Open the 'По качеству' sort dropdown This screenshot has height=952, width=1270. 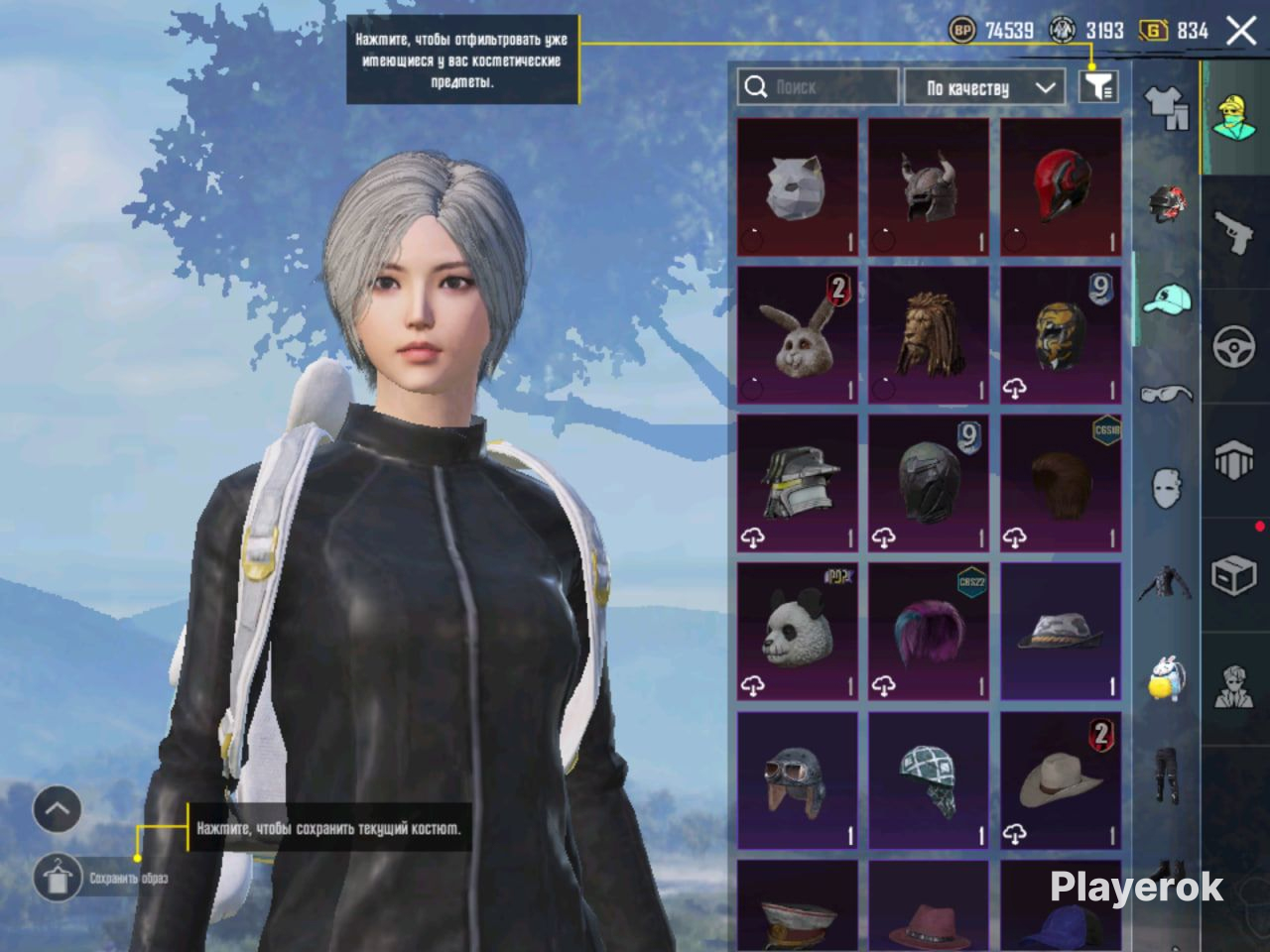[x=984, y=87]
